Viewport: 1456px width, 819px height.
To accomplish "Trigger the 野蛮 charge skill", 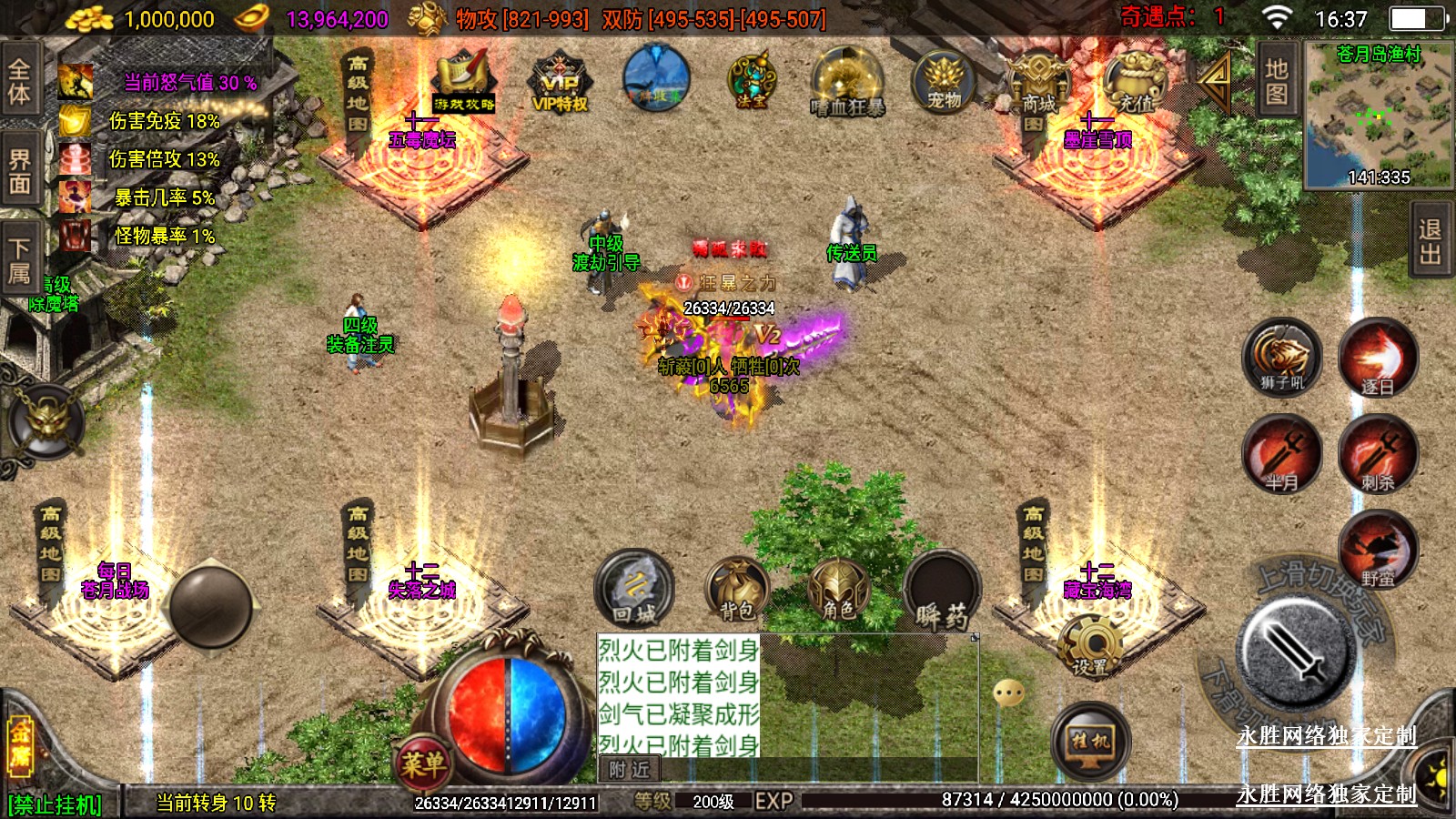I will [1377, 549].
